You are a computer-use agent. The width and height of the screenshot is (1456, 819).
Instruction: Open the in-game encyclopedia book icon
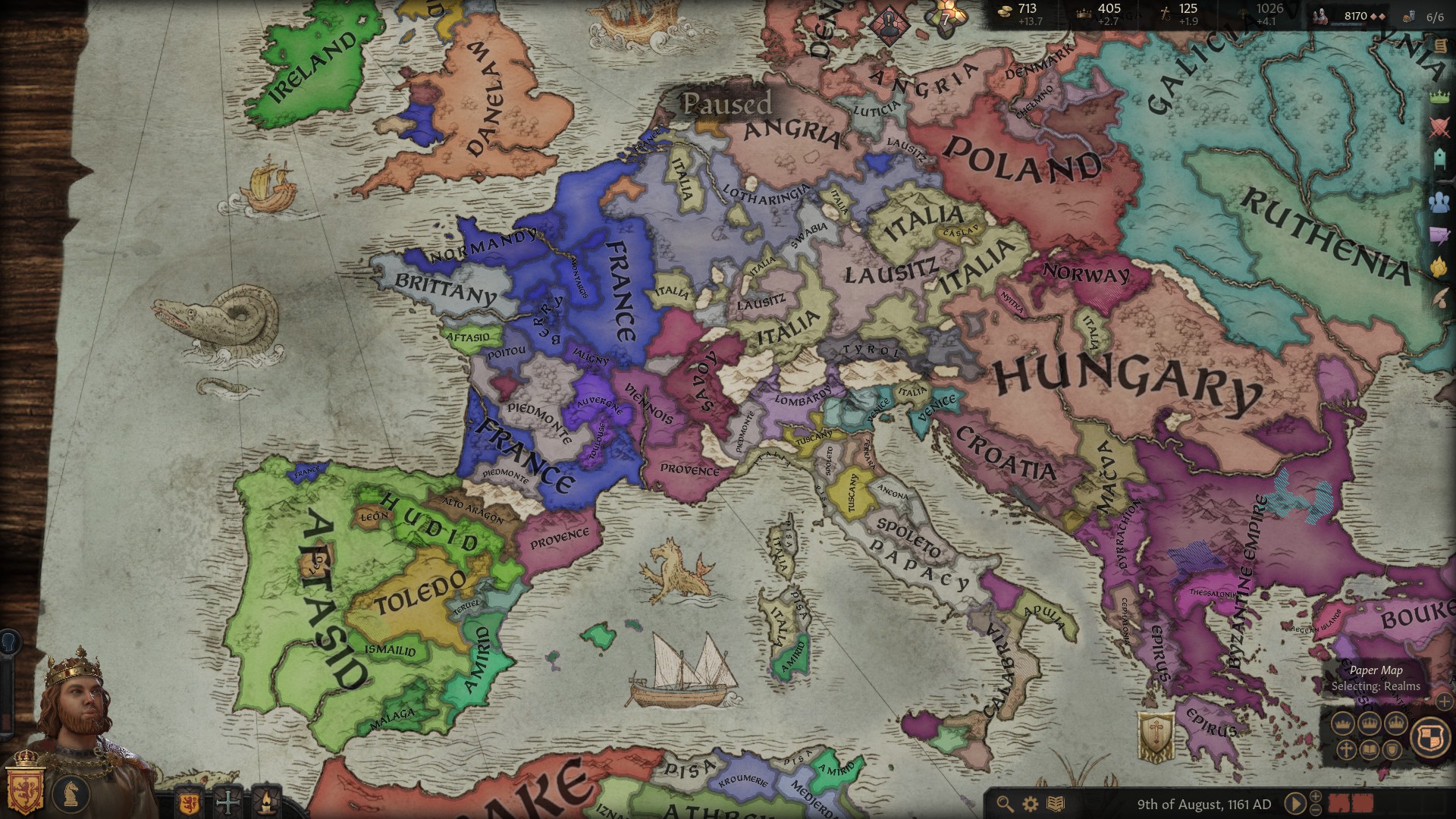(1056, 804)
